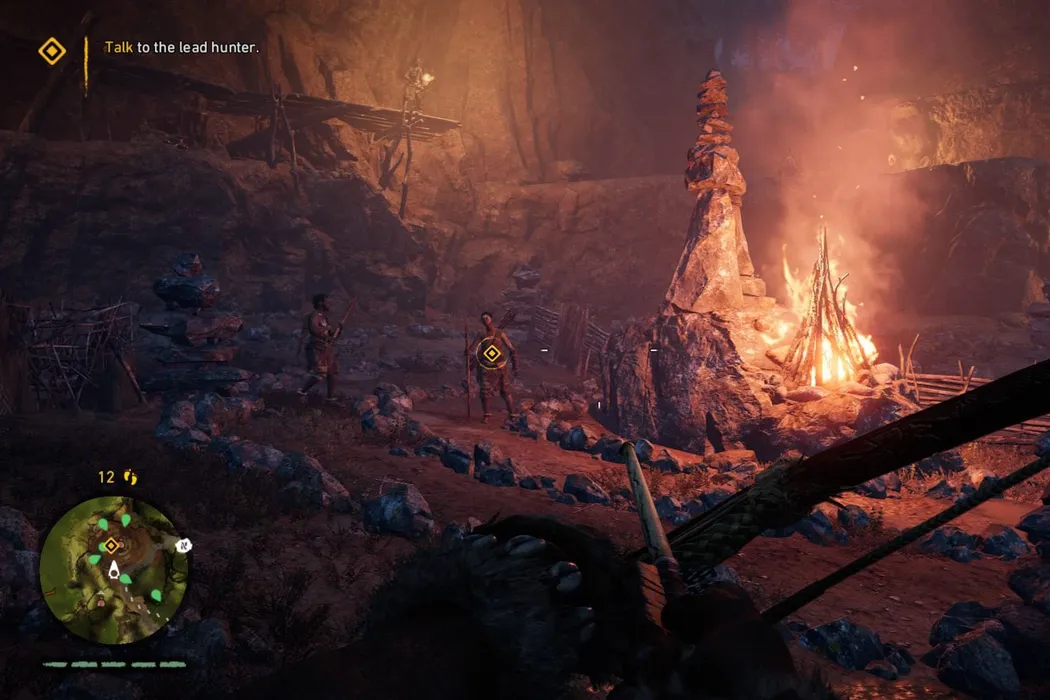Click the quest objective diamond icon
Screen dimensions: 1050x700
[x=52, y=51]
